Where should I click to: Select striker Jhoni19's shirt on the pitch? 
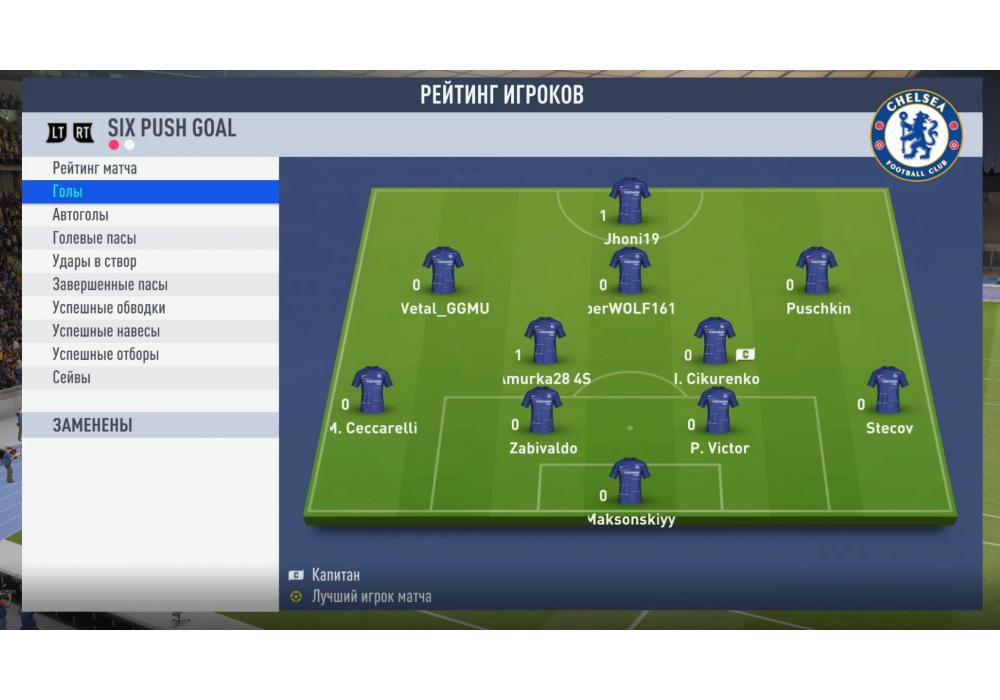click(x=630, y=202)
